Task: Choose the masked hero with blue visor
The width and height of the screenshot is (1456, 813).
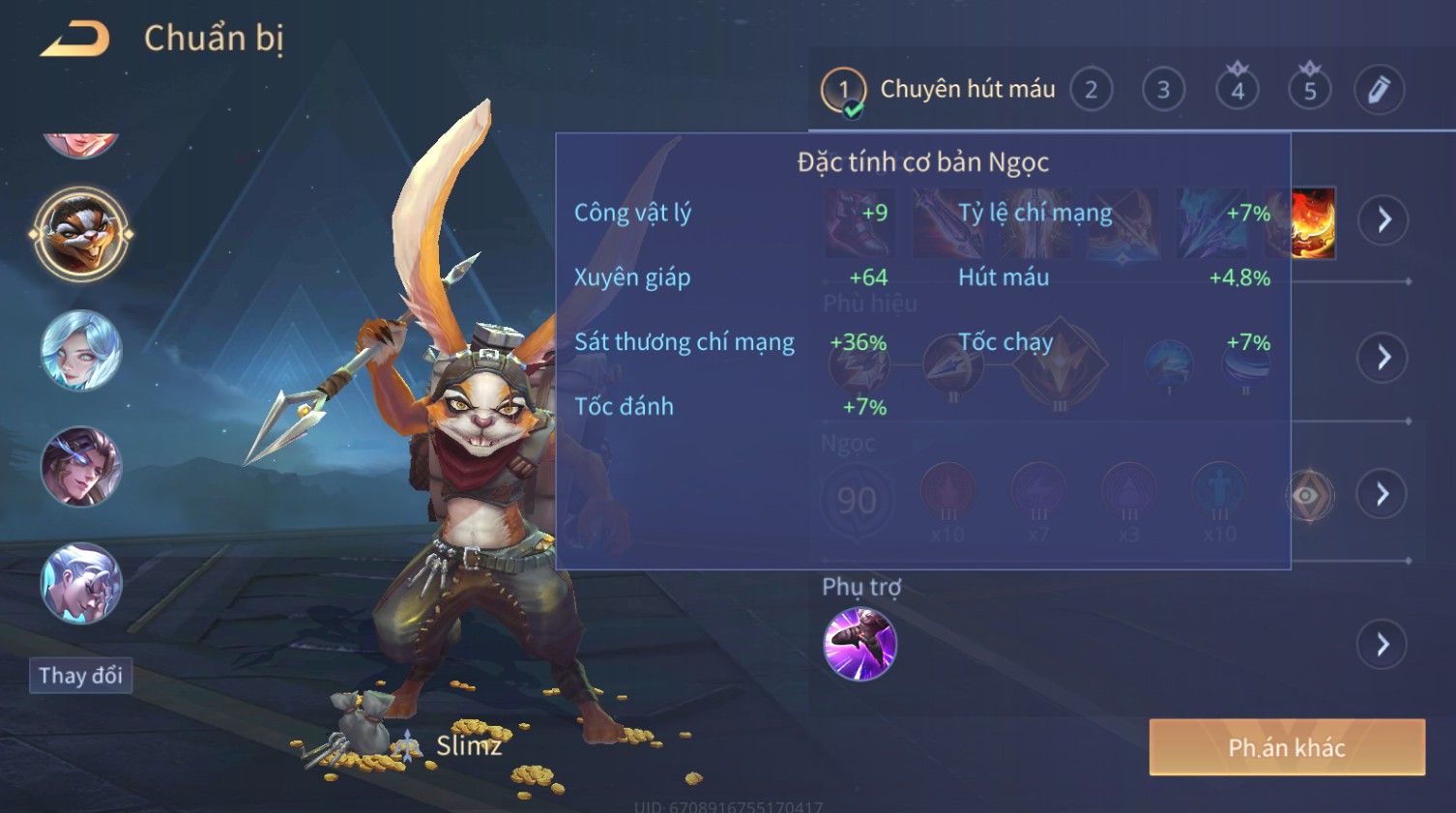Action: coord(81,467)
